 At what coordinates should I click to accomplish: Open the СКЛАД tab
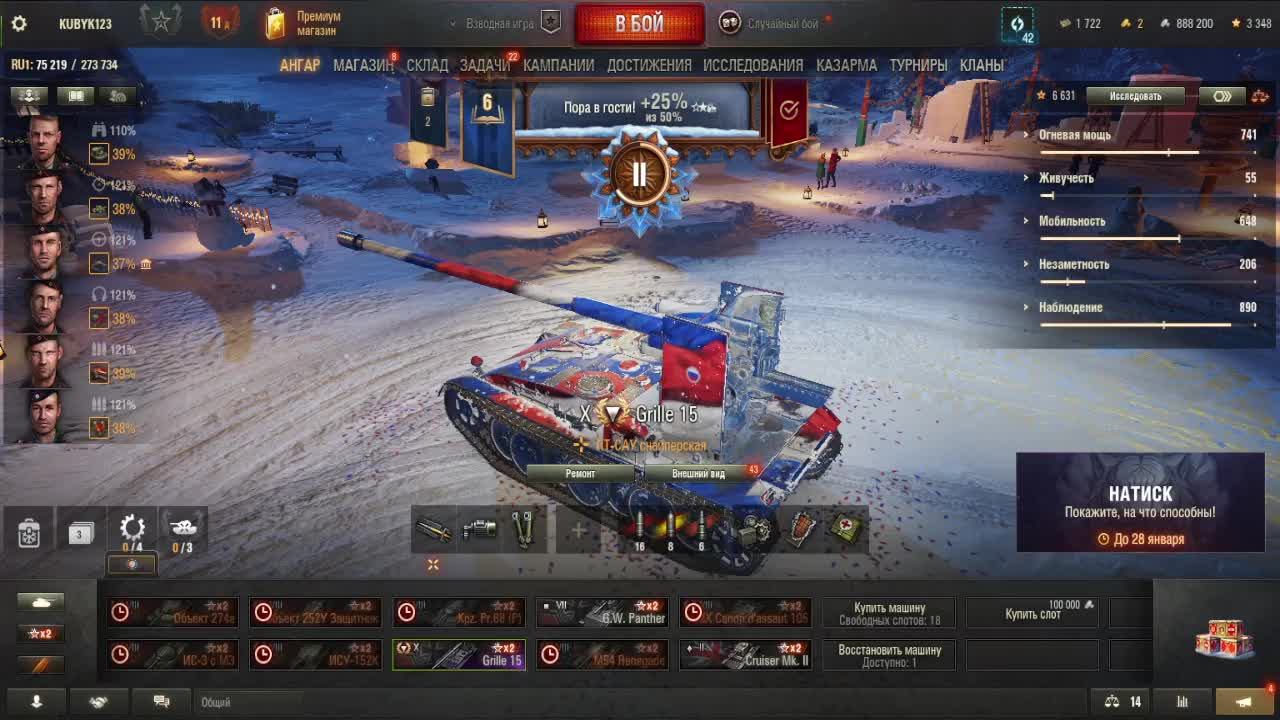tap(427, 65)
